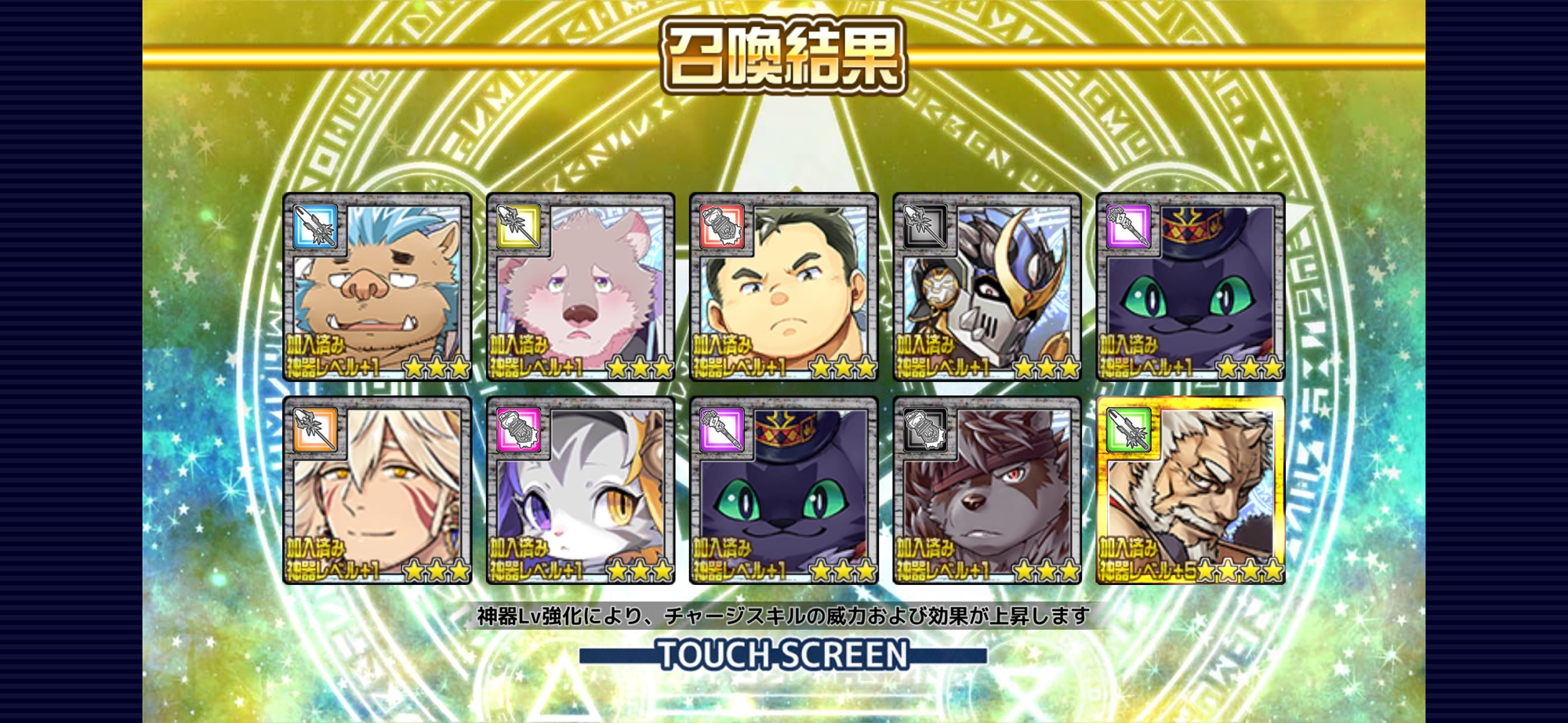Image resolution: width=1568 pixels, height=723 pixels.
Task: View the gold-framed white-bearded old man card
Action: coord(1190,491)
